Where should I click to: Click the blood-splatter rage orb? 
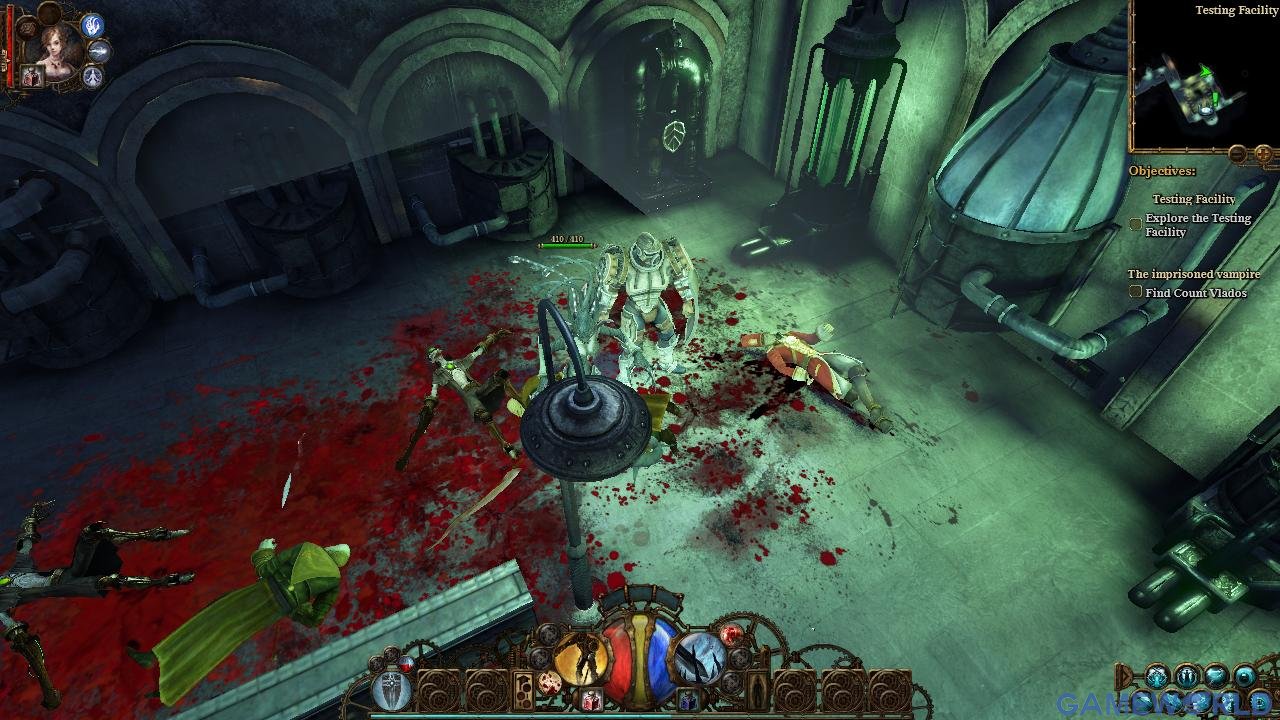coord(549,684)
